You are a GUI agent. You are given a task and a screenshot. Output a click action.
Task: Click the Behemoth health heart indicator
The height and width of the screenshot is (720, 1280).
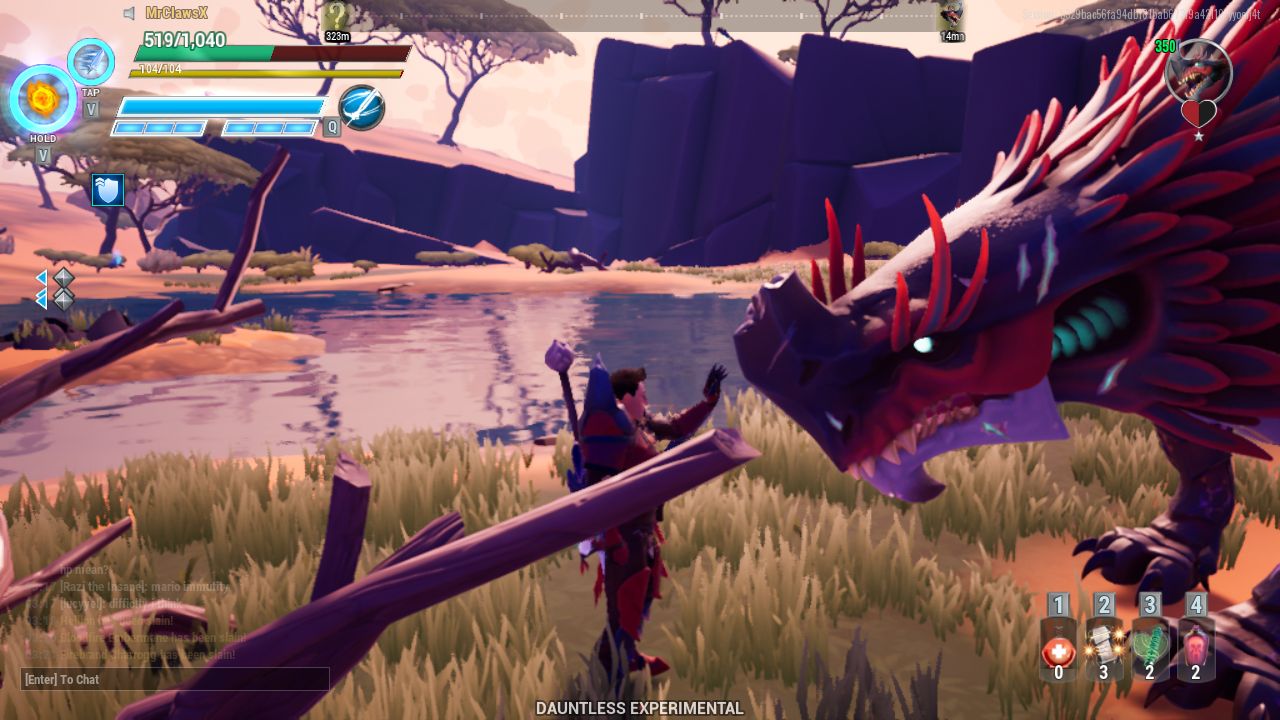pyautogui.click(x=1199, y=110)
